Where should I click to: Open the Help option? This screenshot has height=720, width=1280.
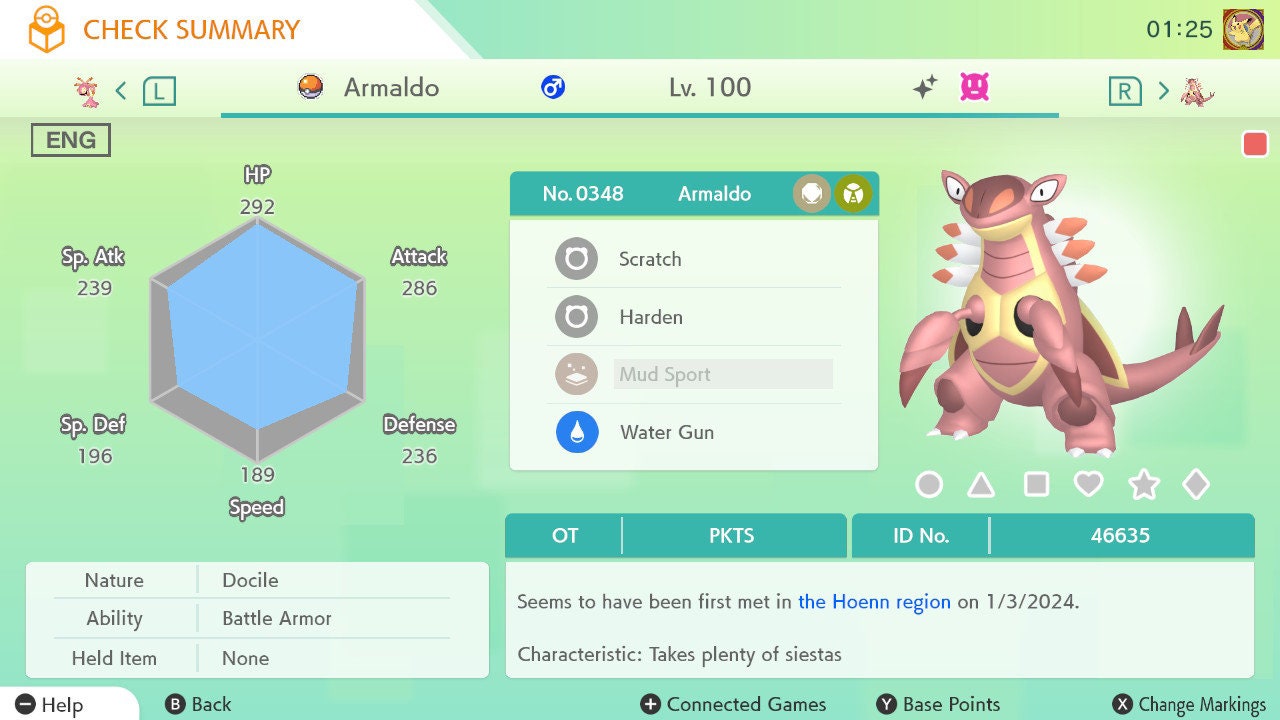pos(50,705)
